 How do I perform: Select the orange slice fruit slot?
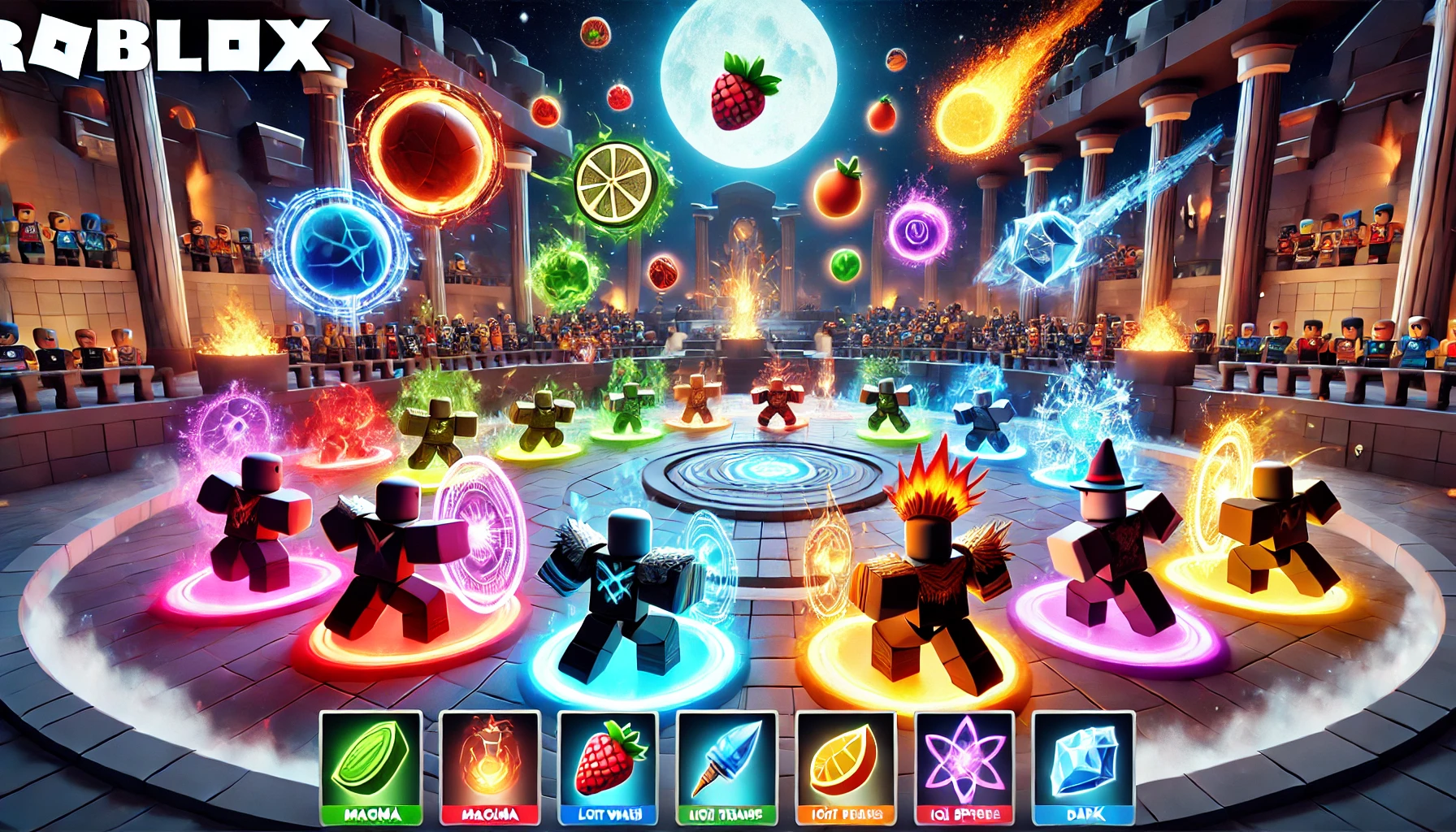click(846, 765)
